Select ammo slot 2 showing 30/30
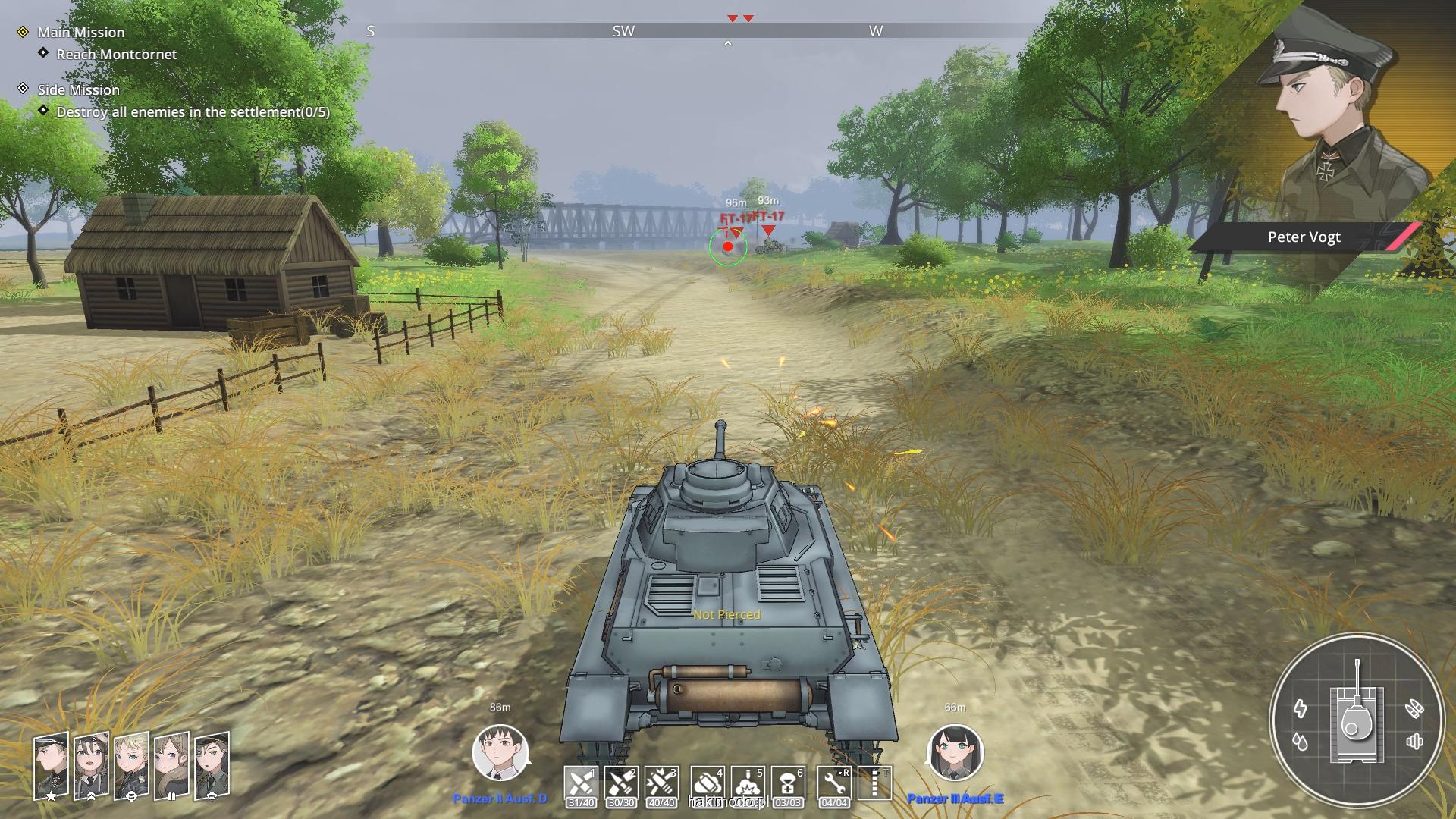1456x819 pixels. [621, 783]
